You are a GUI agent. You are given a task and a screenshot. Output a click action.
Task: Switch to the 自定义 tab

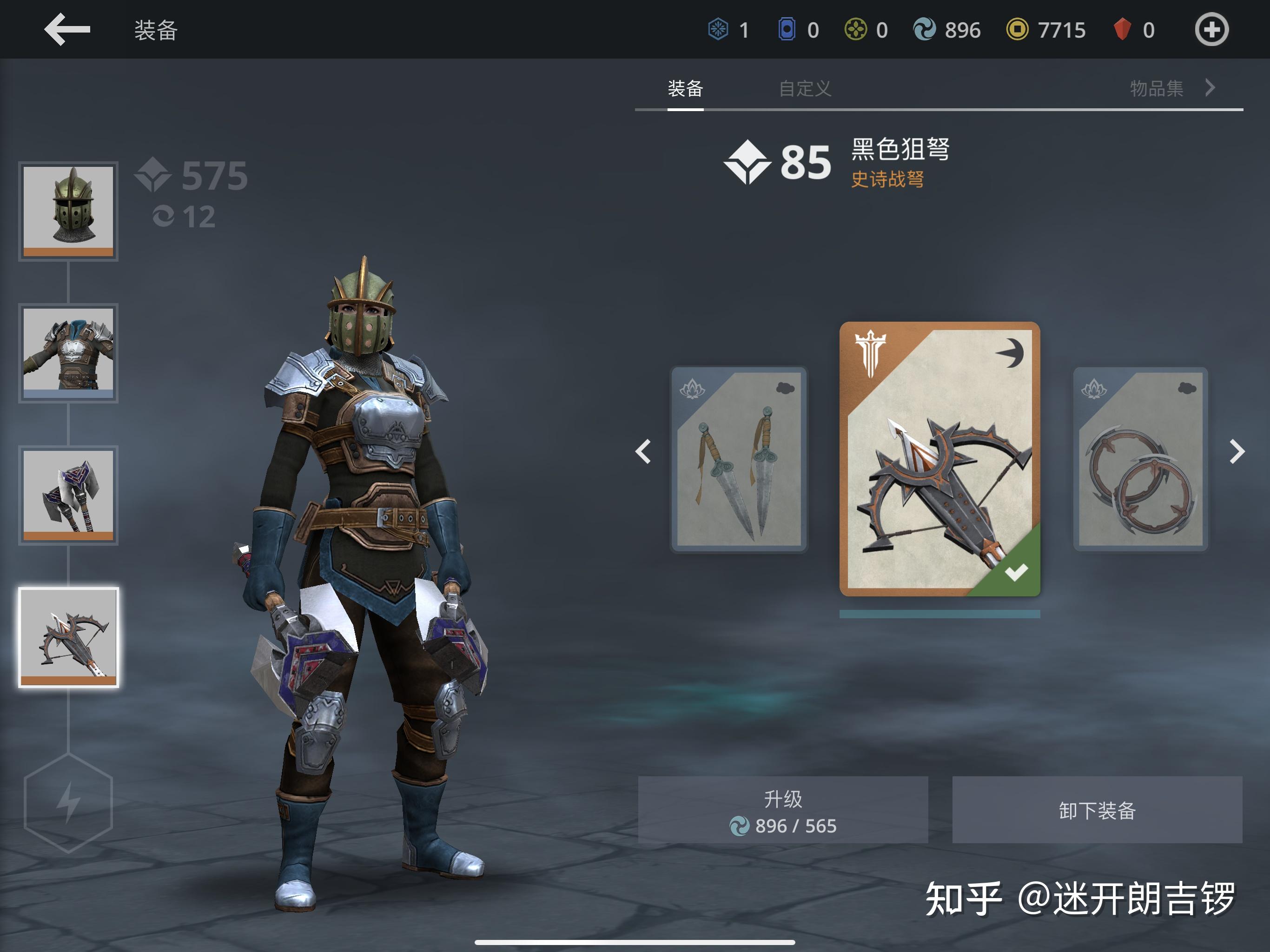805,89
